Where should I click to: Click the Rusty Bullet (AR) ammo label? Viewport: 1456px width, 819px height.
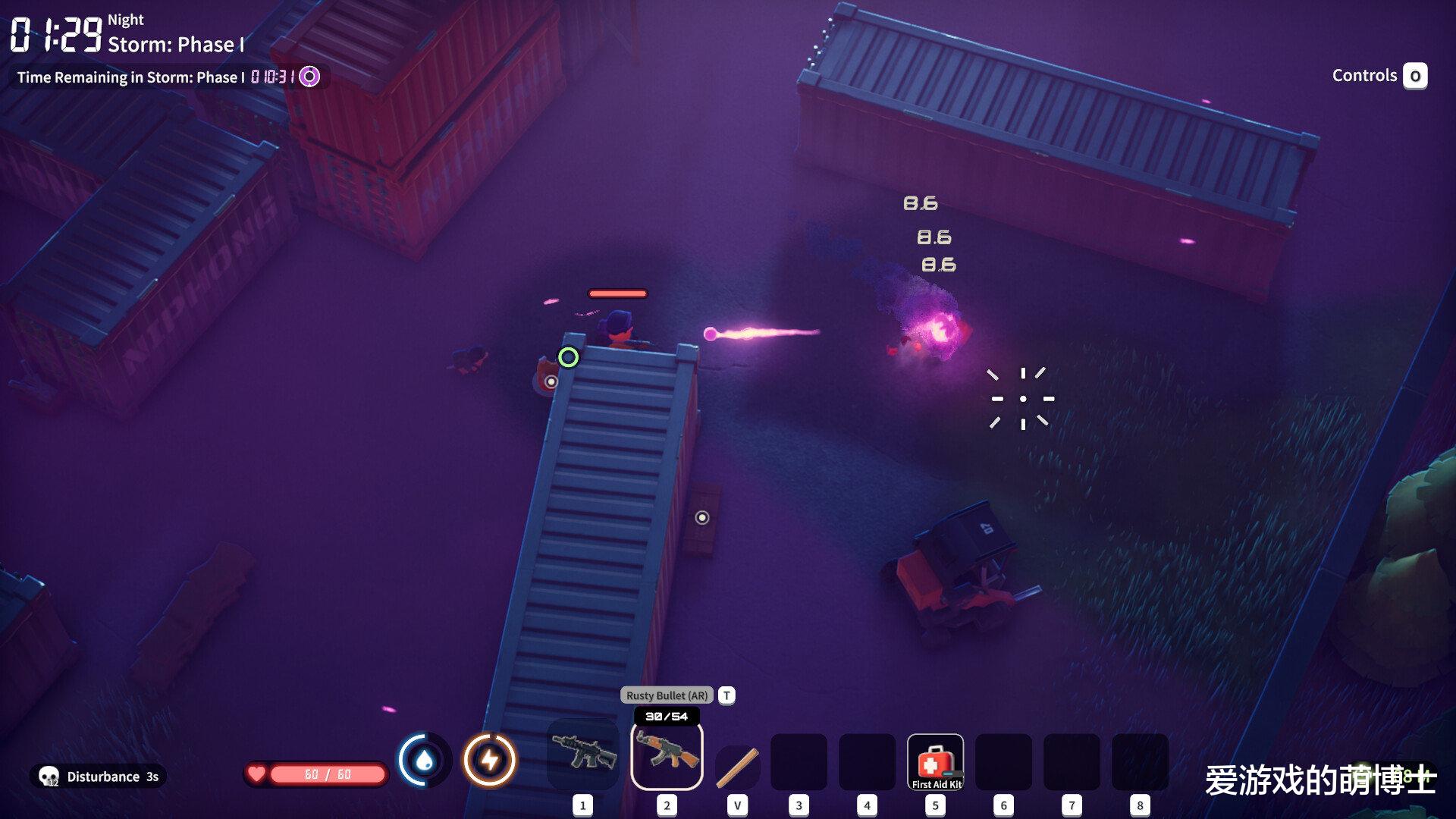pos(667,695)
